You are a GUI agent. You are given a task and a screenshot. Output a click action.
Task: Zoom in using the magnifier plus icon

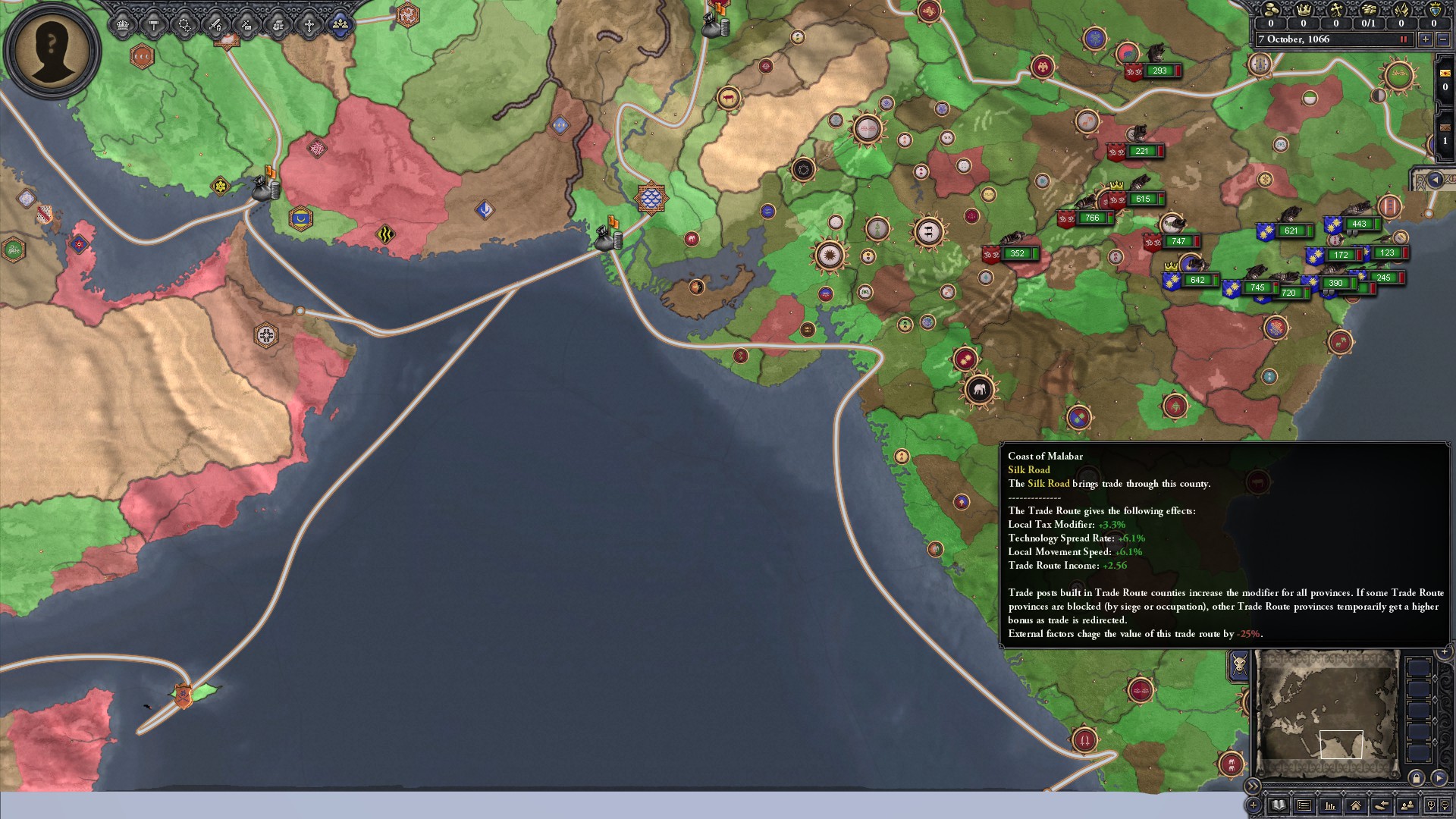pos(1431,807)
